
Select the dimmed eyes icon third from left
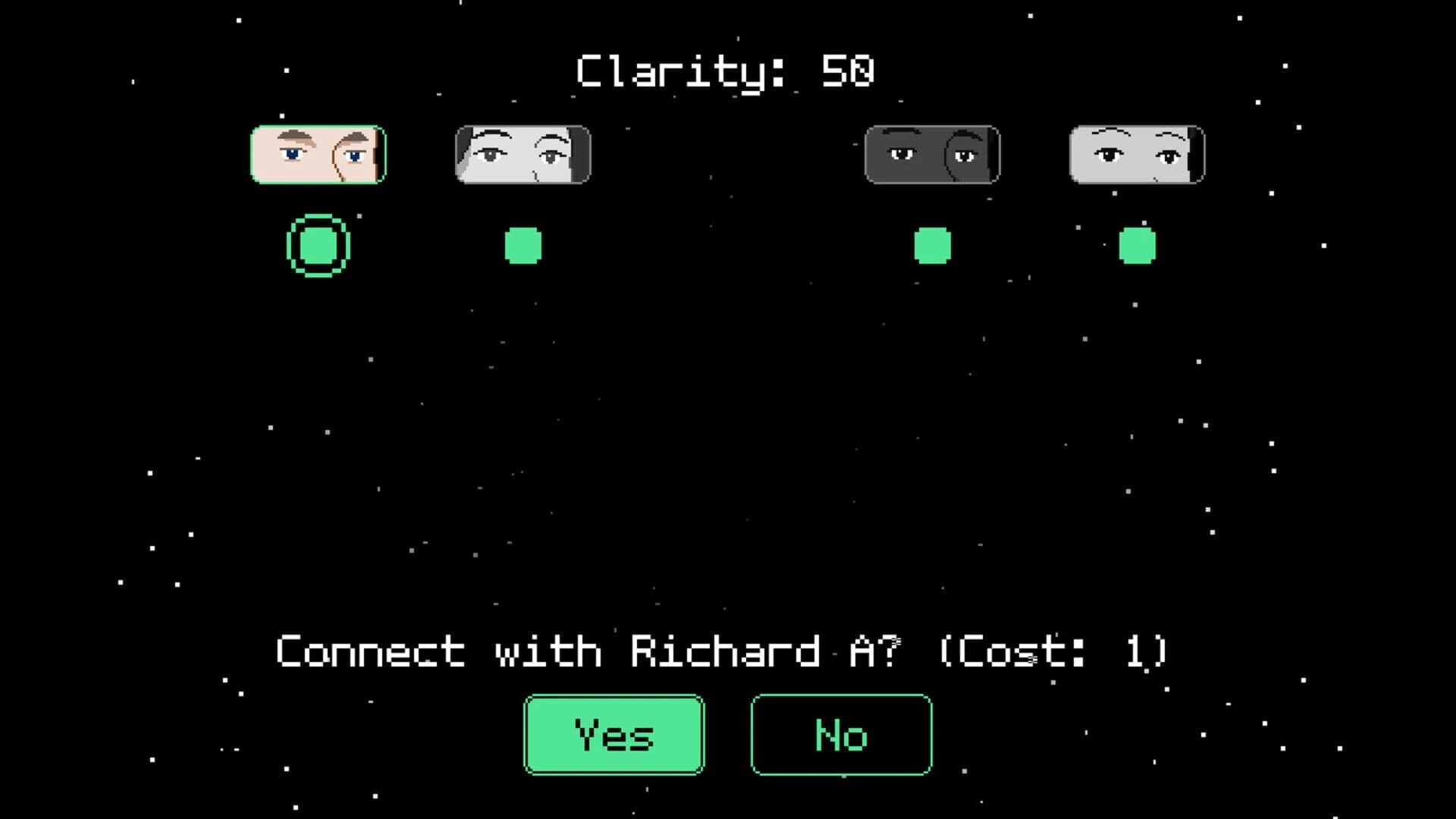931,154
